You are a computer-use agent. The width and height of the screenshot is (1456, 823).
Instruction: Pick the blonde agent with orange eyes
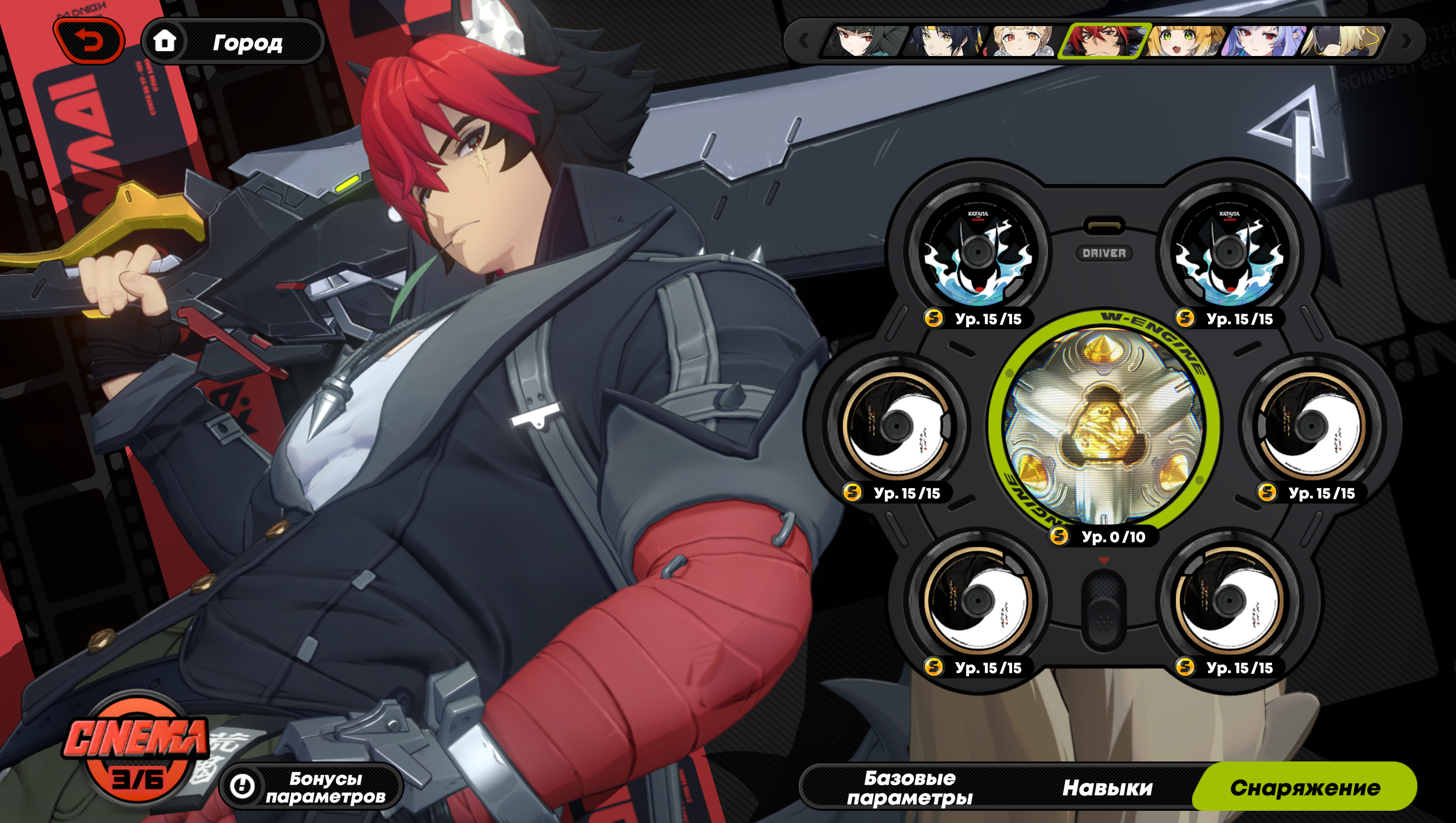click(1023, 41)
